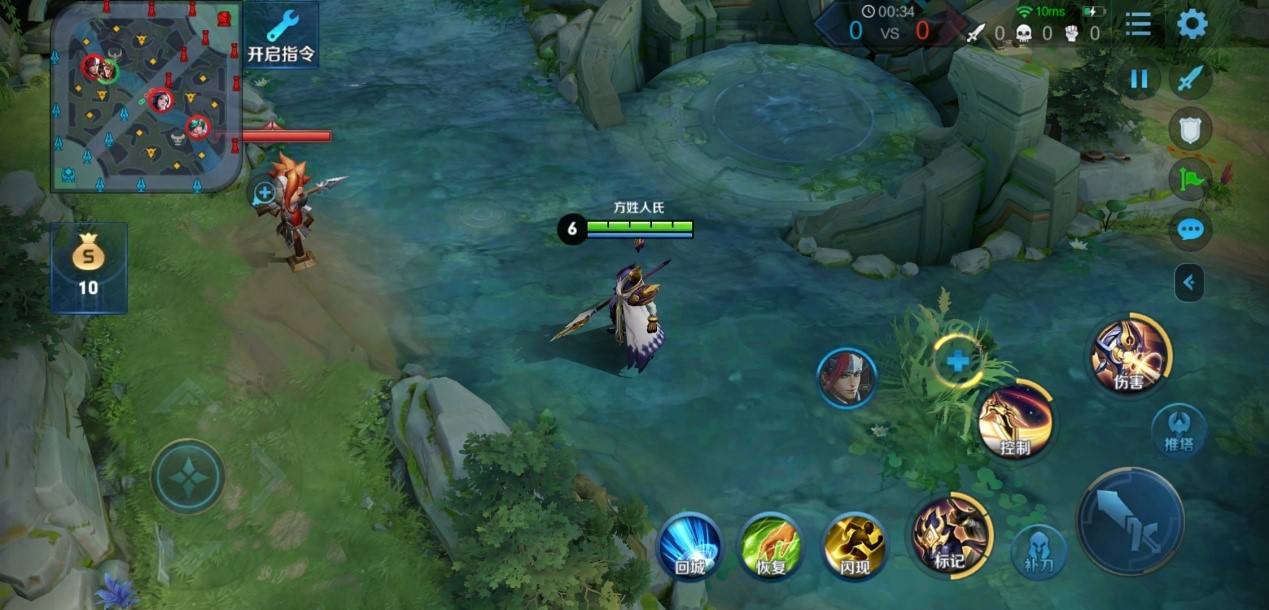
Task: Open the 开启指令 wrench command panel
Action: click(281, 35)
